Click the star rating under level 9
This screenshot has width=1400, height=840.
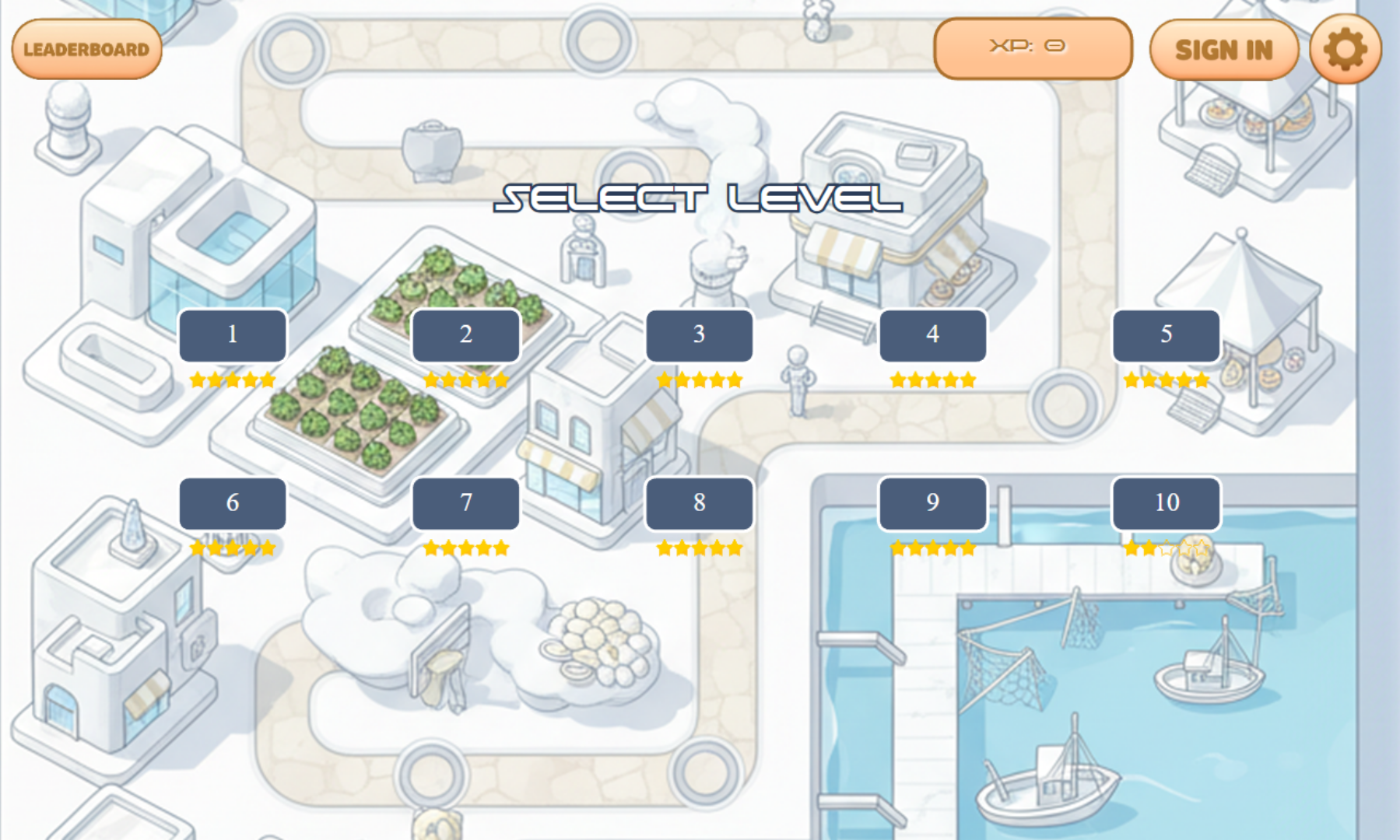pos(932,548)
